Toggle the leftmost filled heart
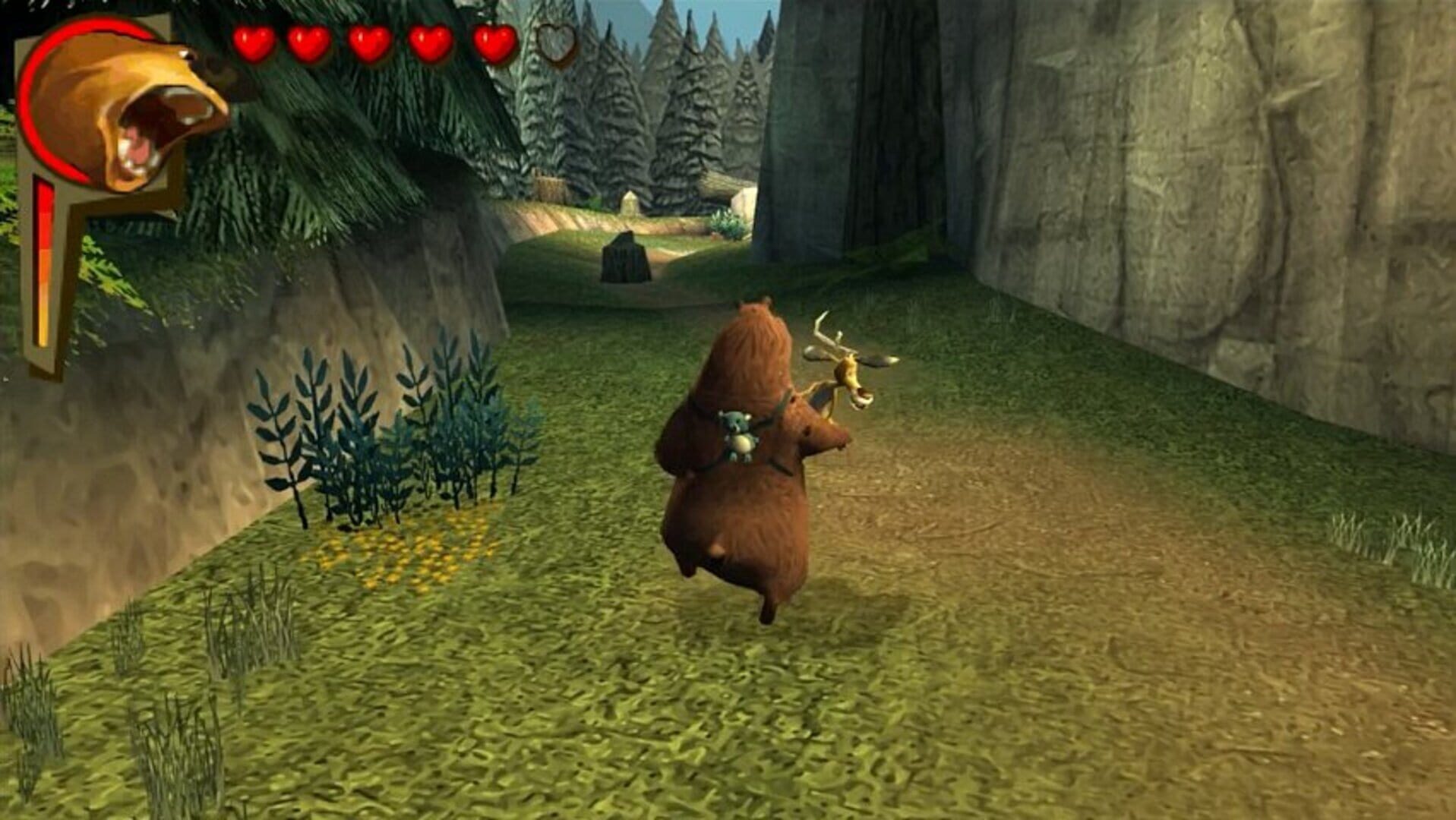This screenshot has width=1456, height=820. [254, 42]
